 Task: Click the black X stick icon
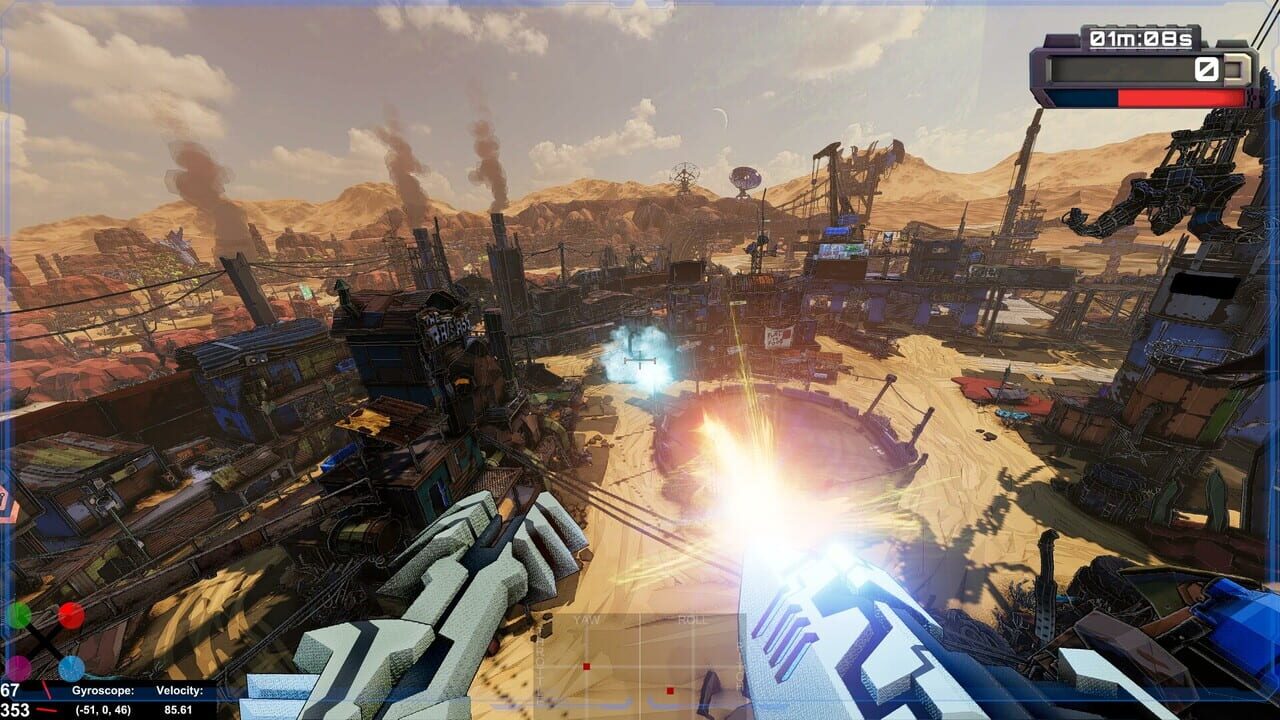(45, 642)
